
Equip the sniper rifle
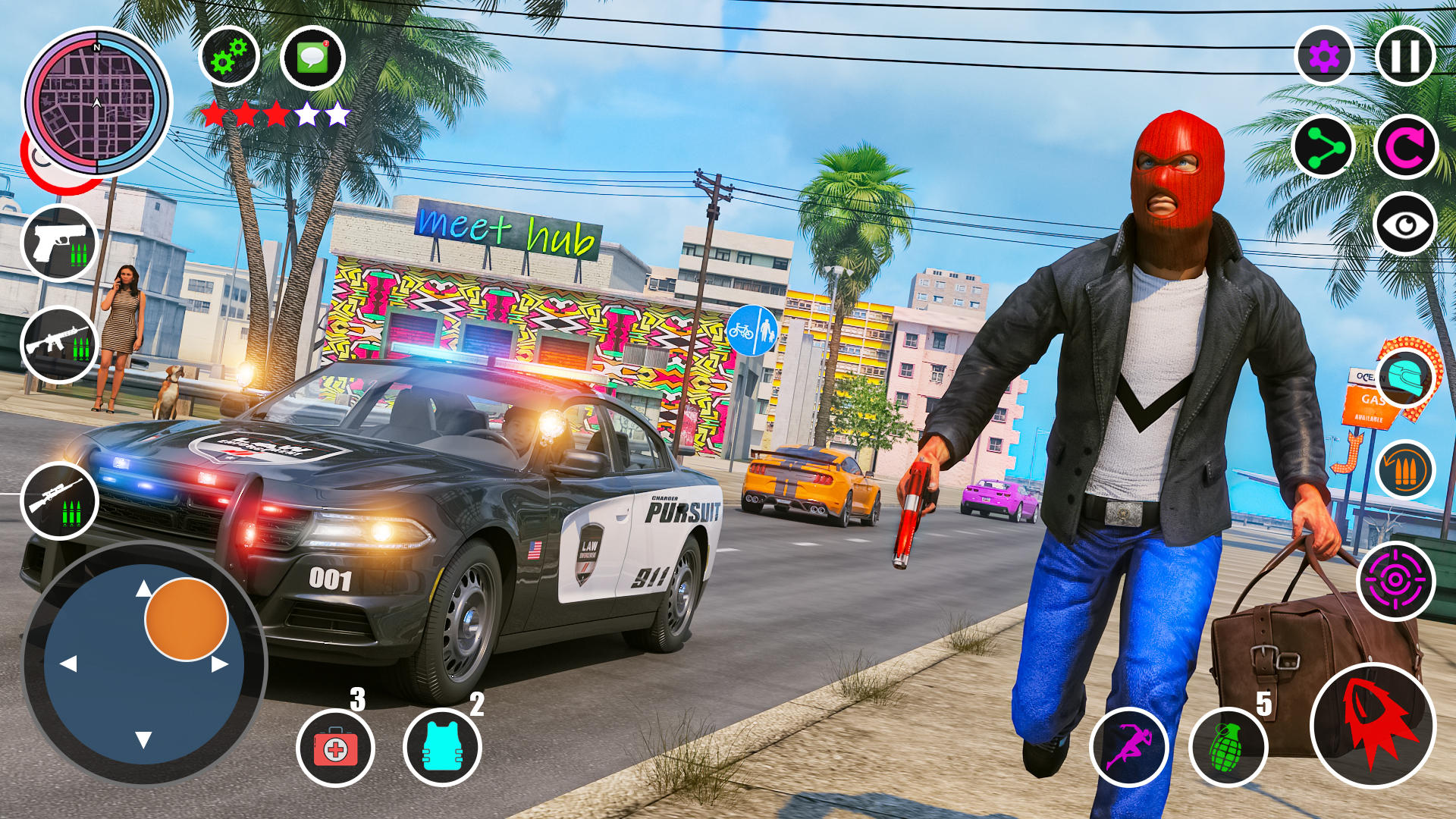click(61, 493)
